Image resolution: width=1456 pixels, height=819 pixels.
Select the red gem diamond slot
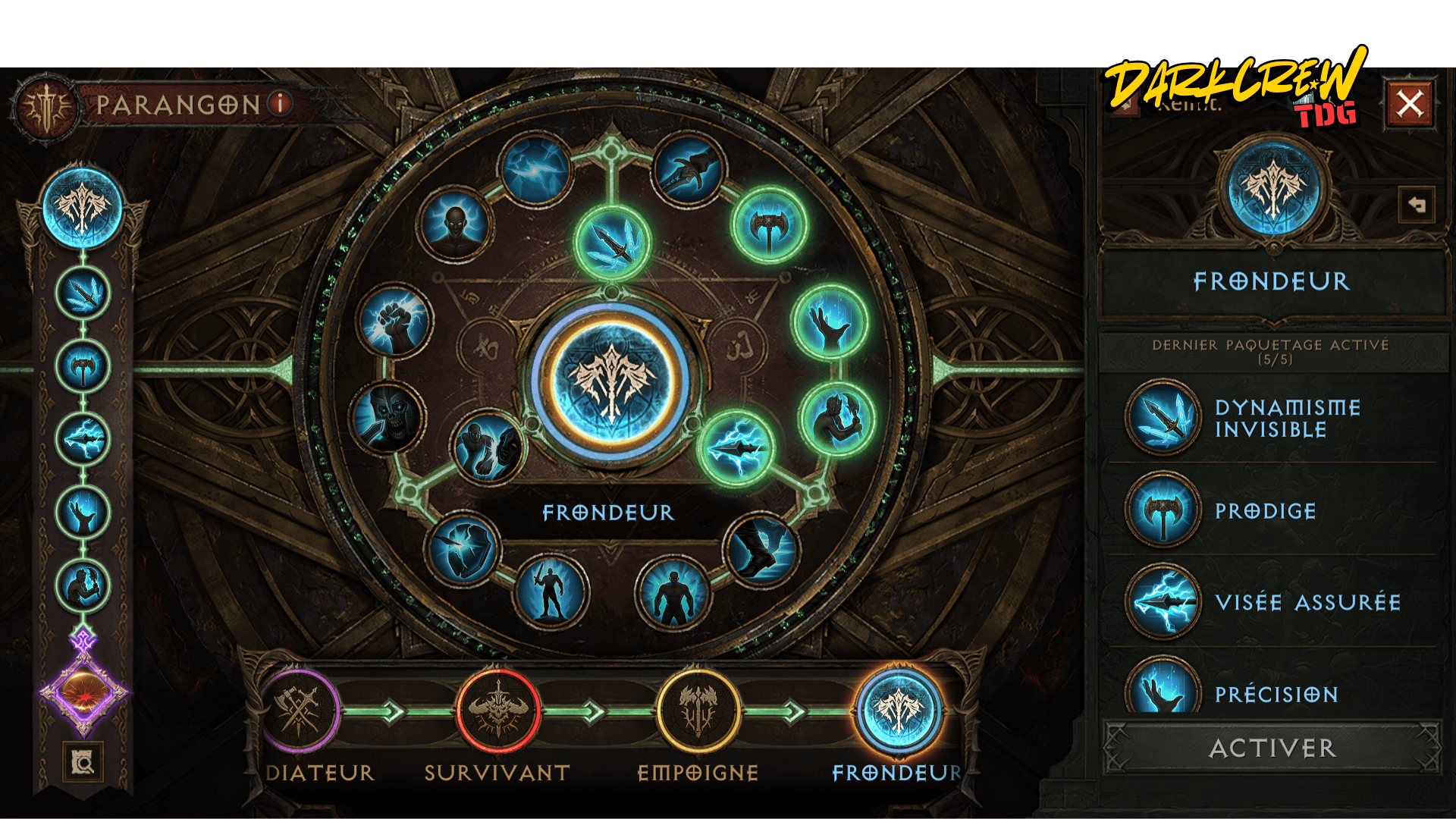pyautogui.click(x=83, y=692)
